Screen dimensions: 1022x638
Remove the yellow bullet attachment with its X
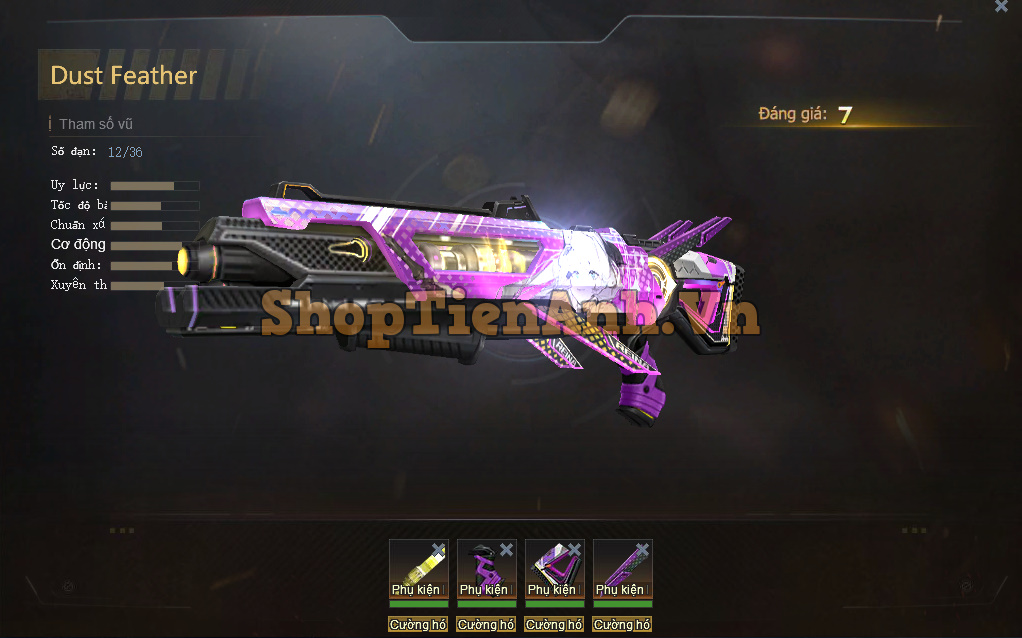pos(438,549)
